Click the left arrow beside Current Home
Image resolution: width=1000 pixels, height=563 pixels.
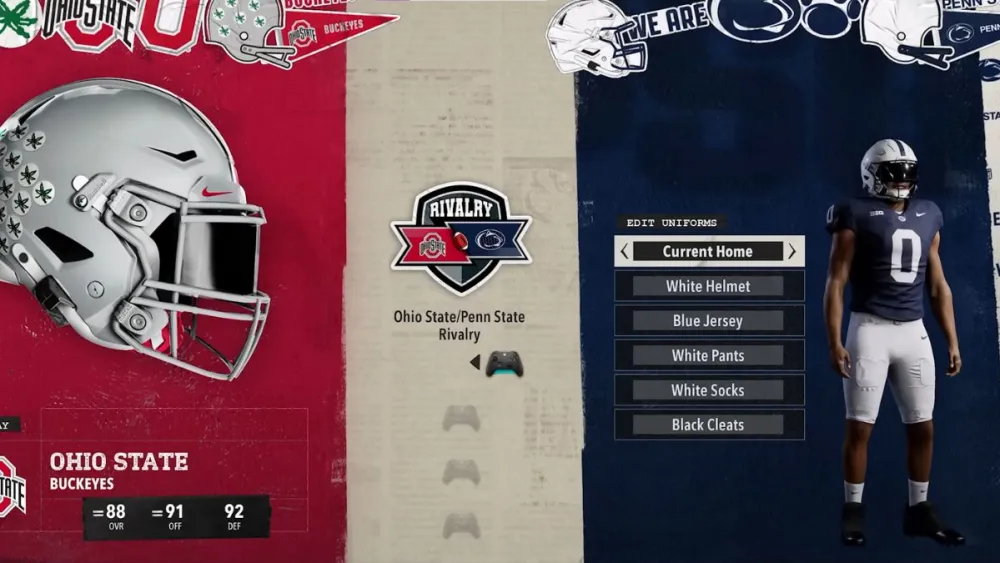pos(625,252)
